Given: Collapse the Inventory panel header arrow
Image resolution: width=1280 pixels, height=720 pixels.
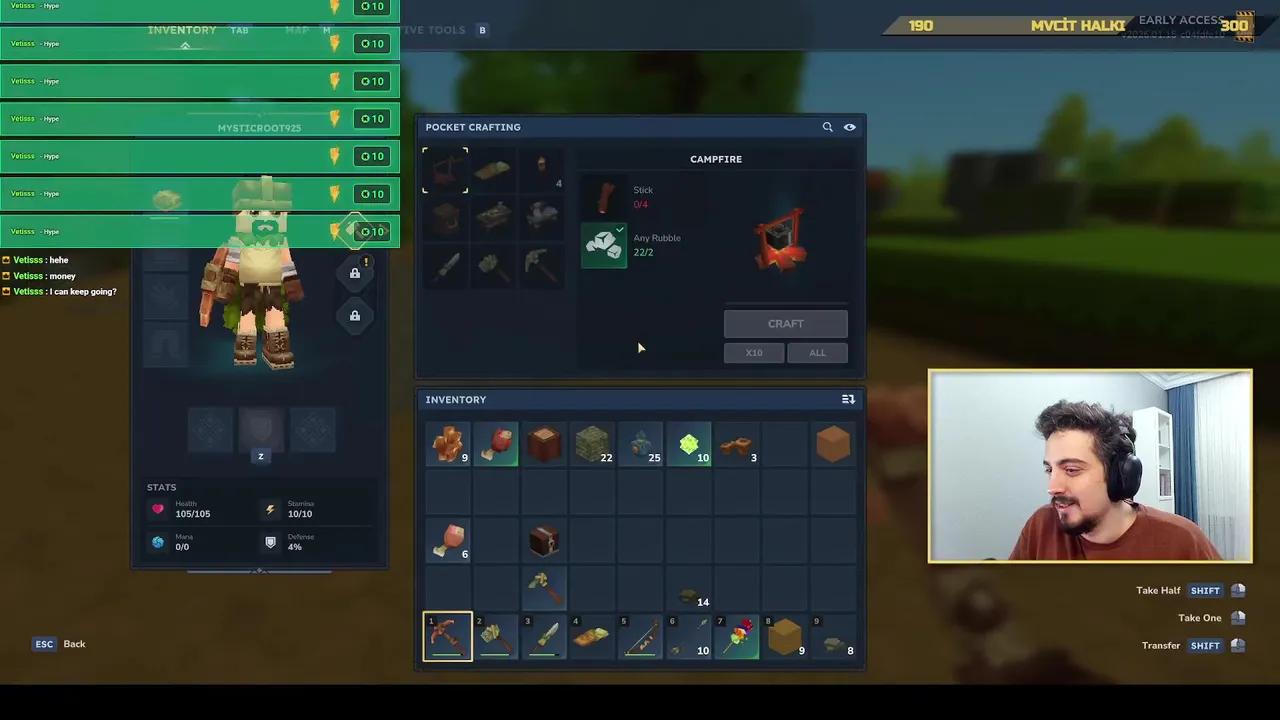Looking at the screenshot, I should (183, 44).
